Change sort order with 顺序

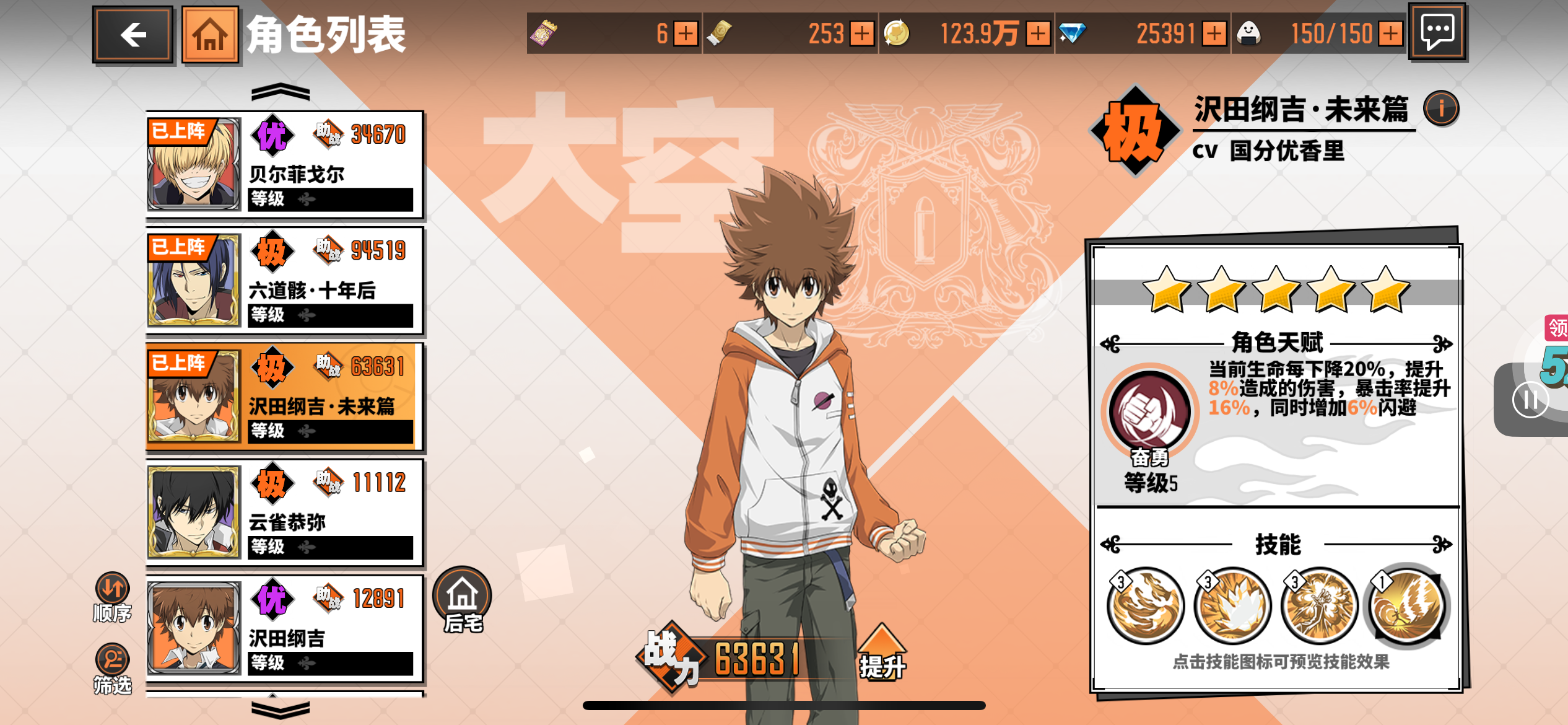pyautogui.click(x=112, y=598)
